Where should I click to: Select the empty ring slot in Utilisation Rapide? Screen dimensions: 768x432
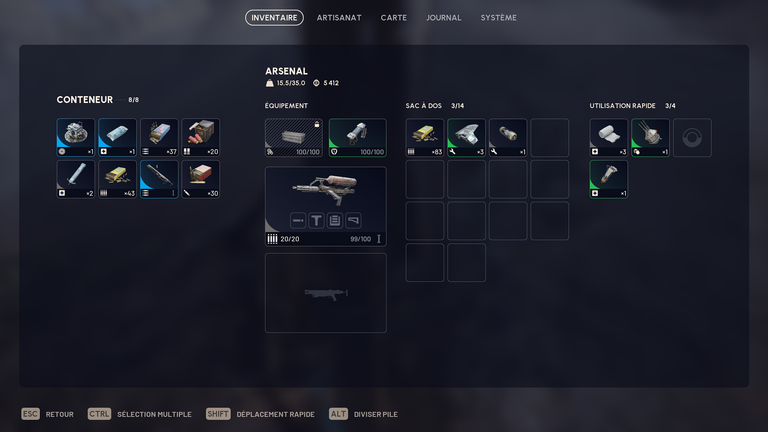(692, 138)
